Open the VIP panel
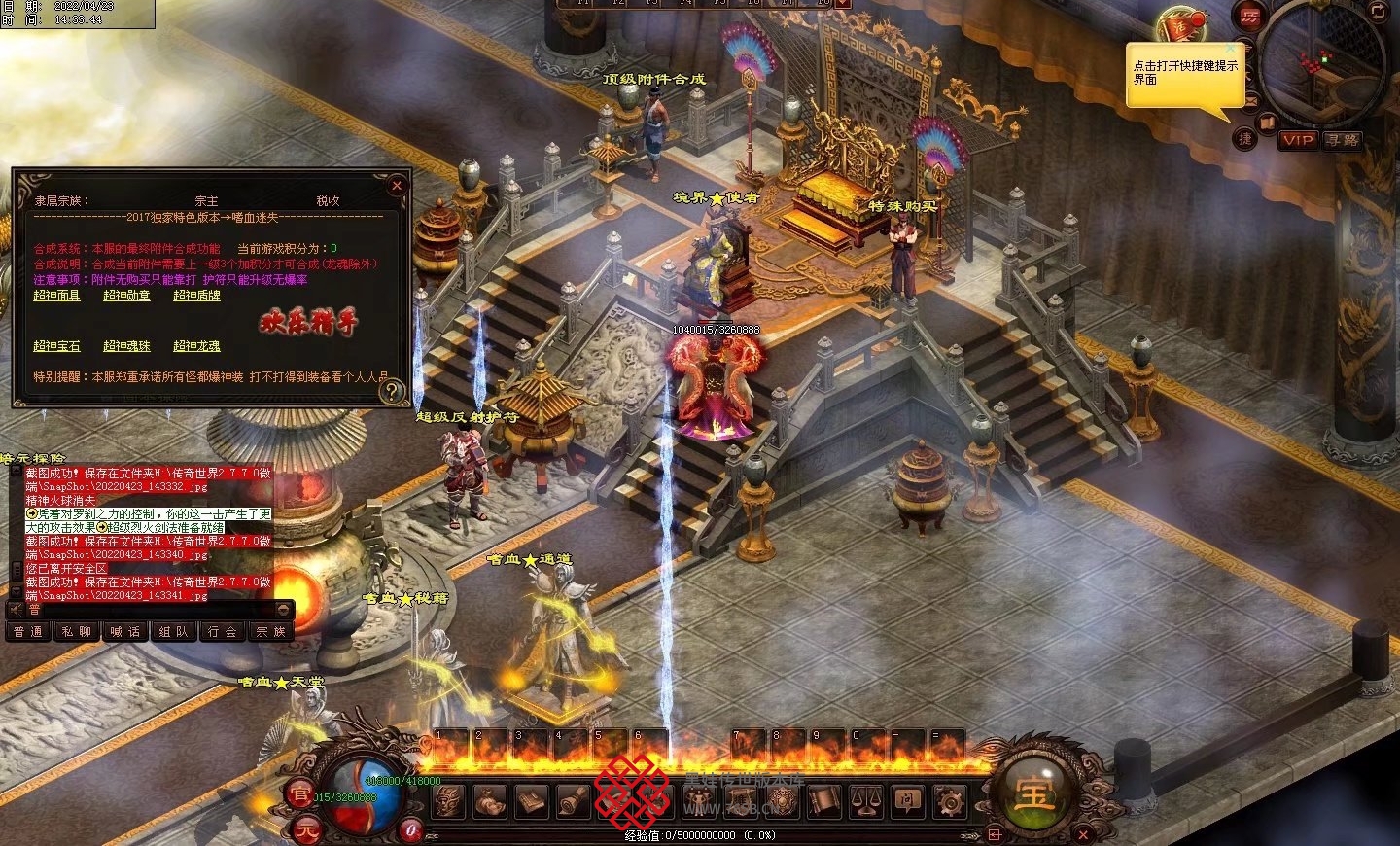1400x846 pixels. pyautogui.click(x=1298, y=140)
